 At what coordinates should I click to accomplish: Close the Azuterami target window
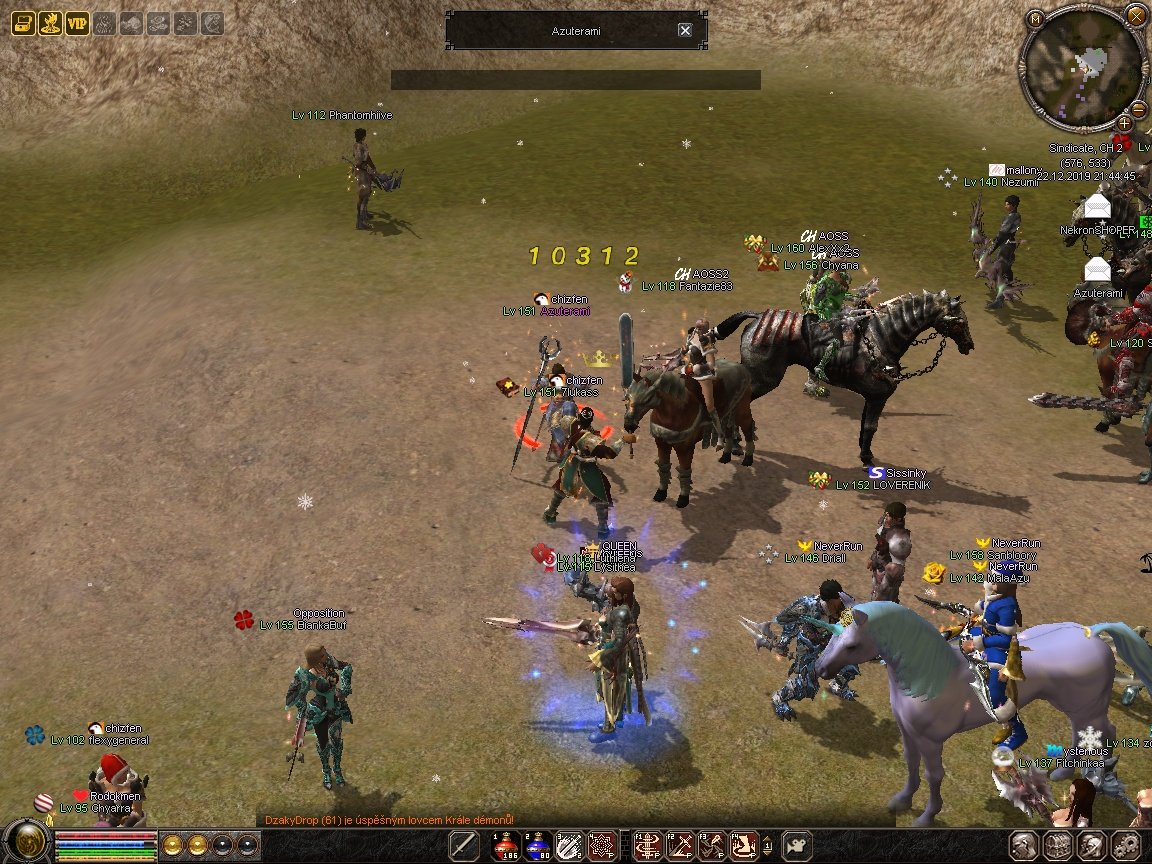click(x=685, y=30)
